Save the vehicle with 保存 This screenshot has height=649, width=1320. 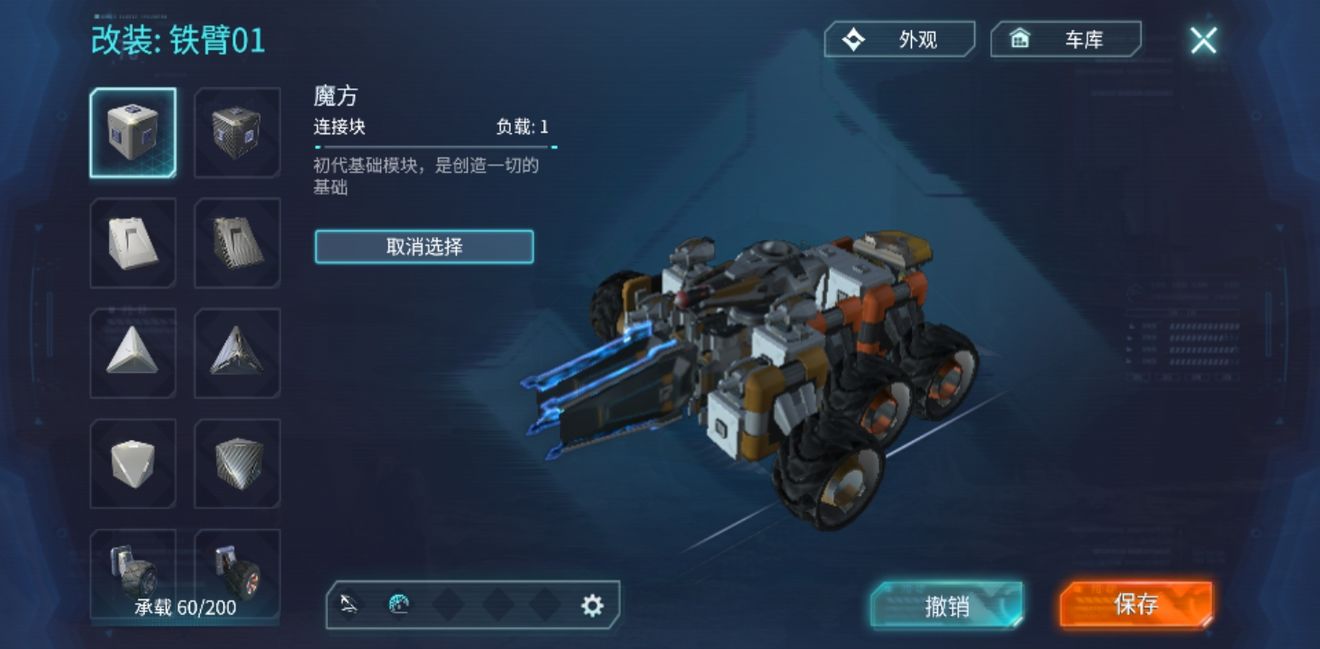click(1136, 604)
